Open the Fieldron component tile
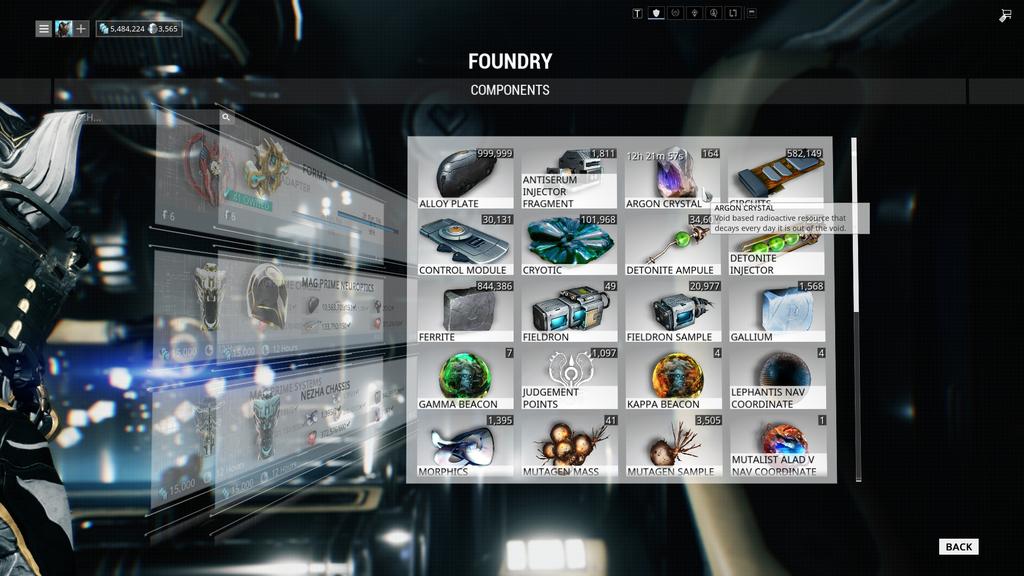 coord(569,312)
